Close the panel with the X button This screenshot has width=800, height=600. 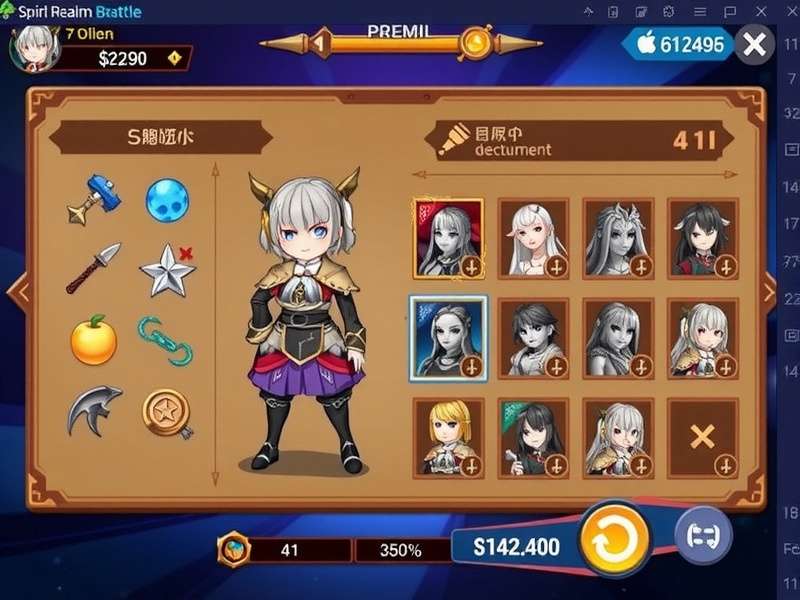click(x=756, y=44)
